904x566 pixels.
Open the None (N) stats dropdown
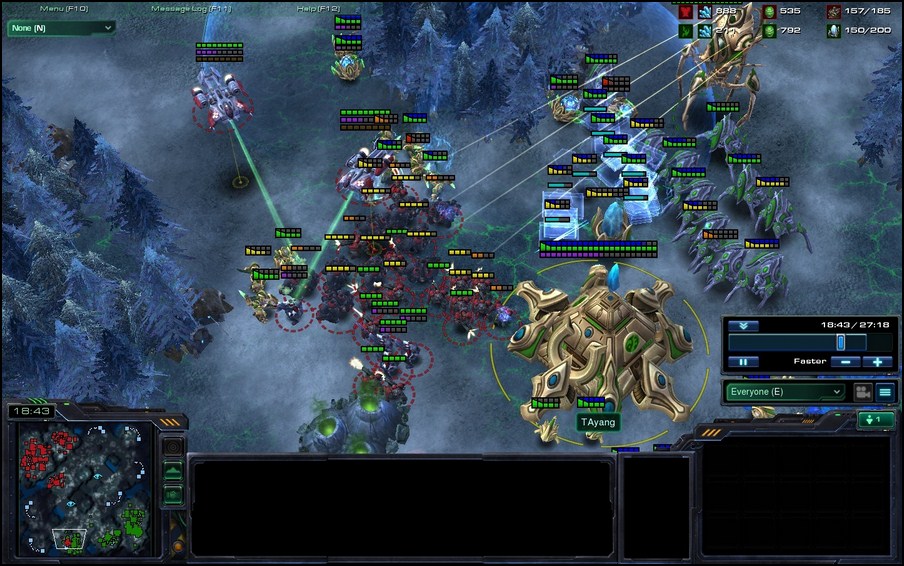coord(61,28)
